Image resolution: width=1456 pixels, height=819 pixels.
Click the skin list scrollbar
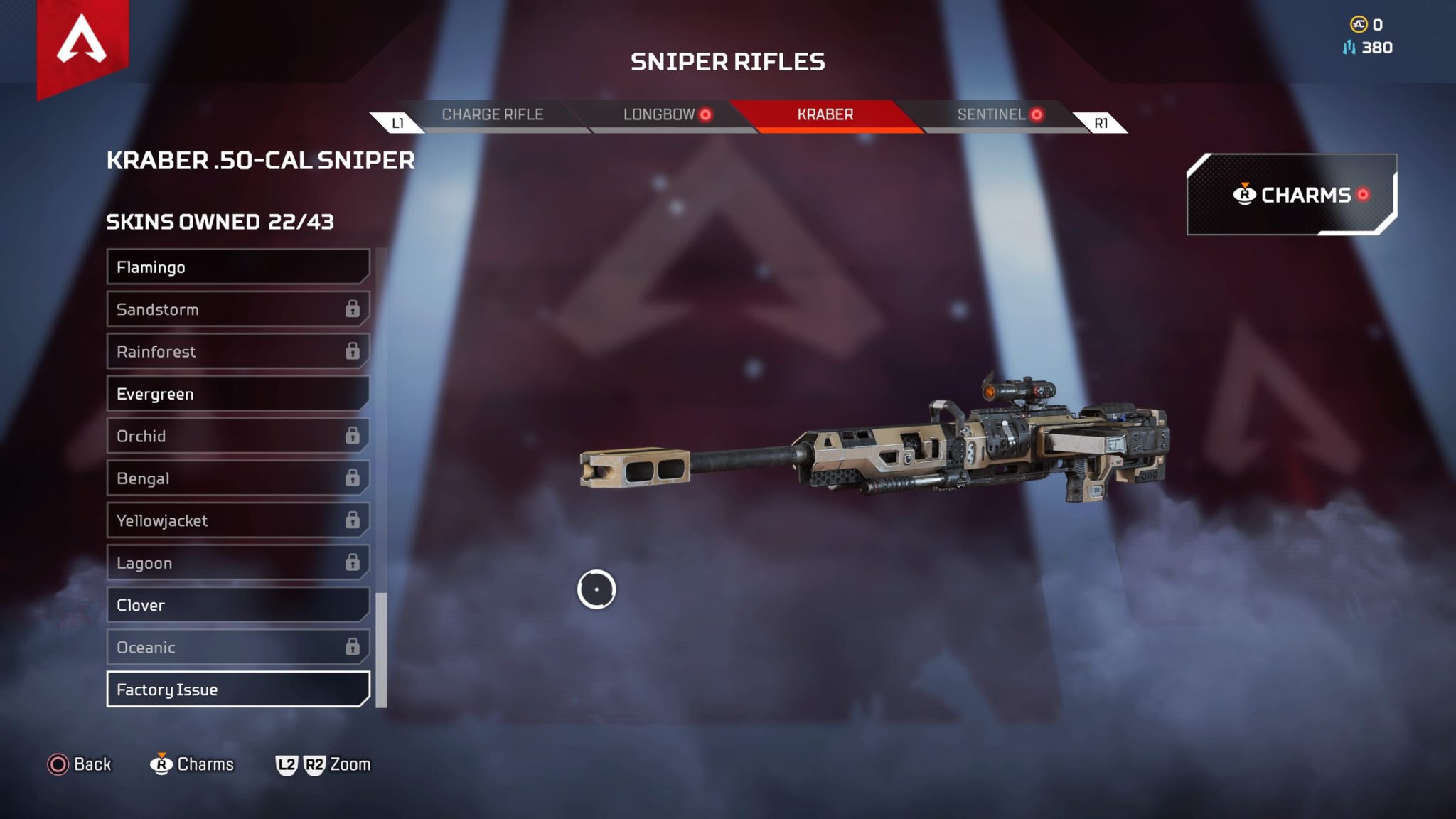[382, 650]
